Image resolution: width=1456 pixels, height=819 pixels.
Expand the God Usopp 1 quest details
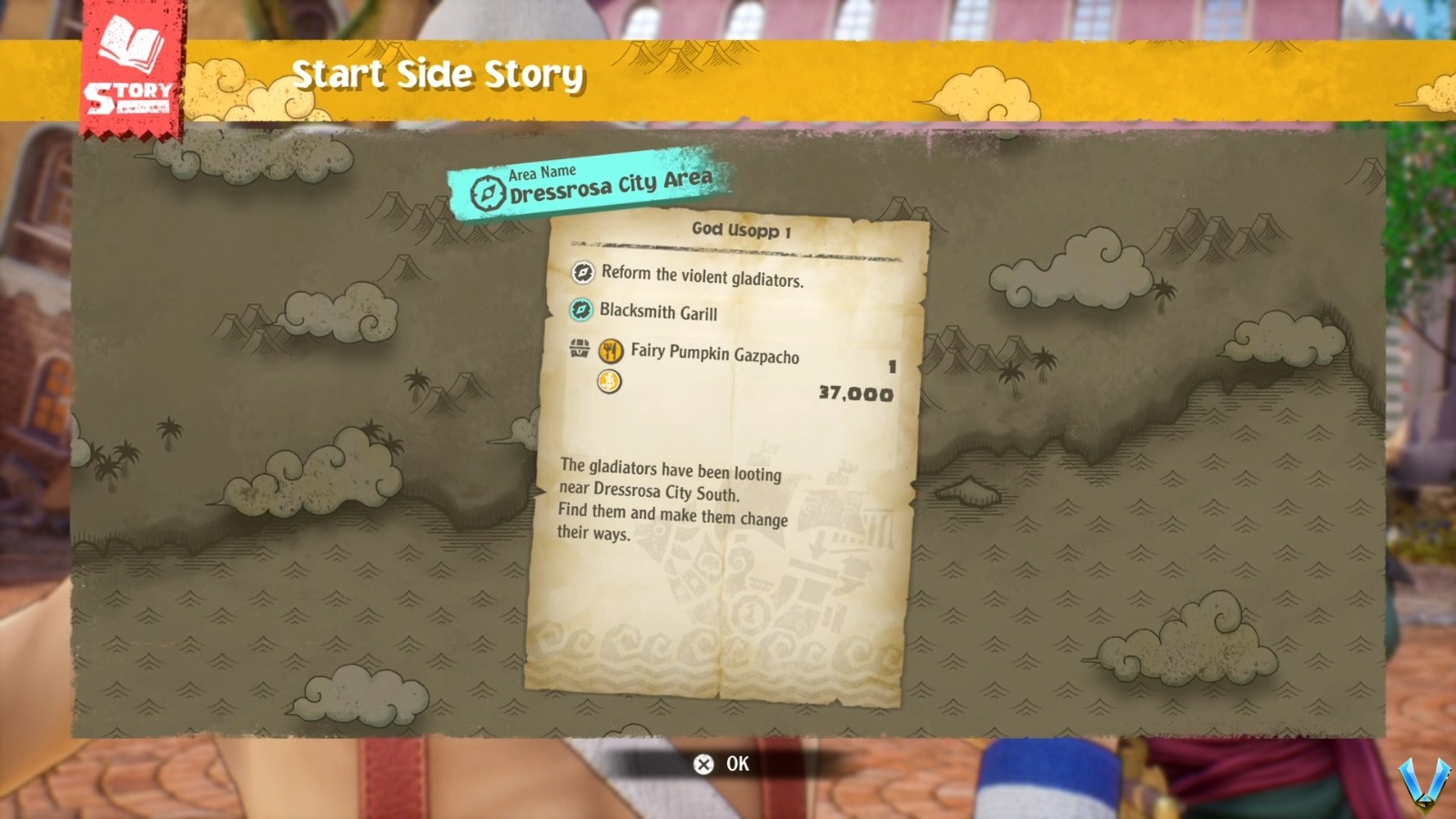(743, 228)
